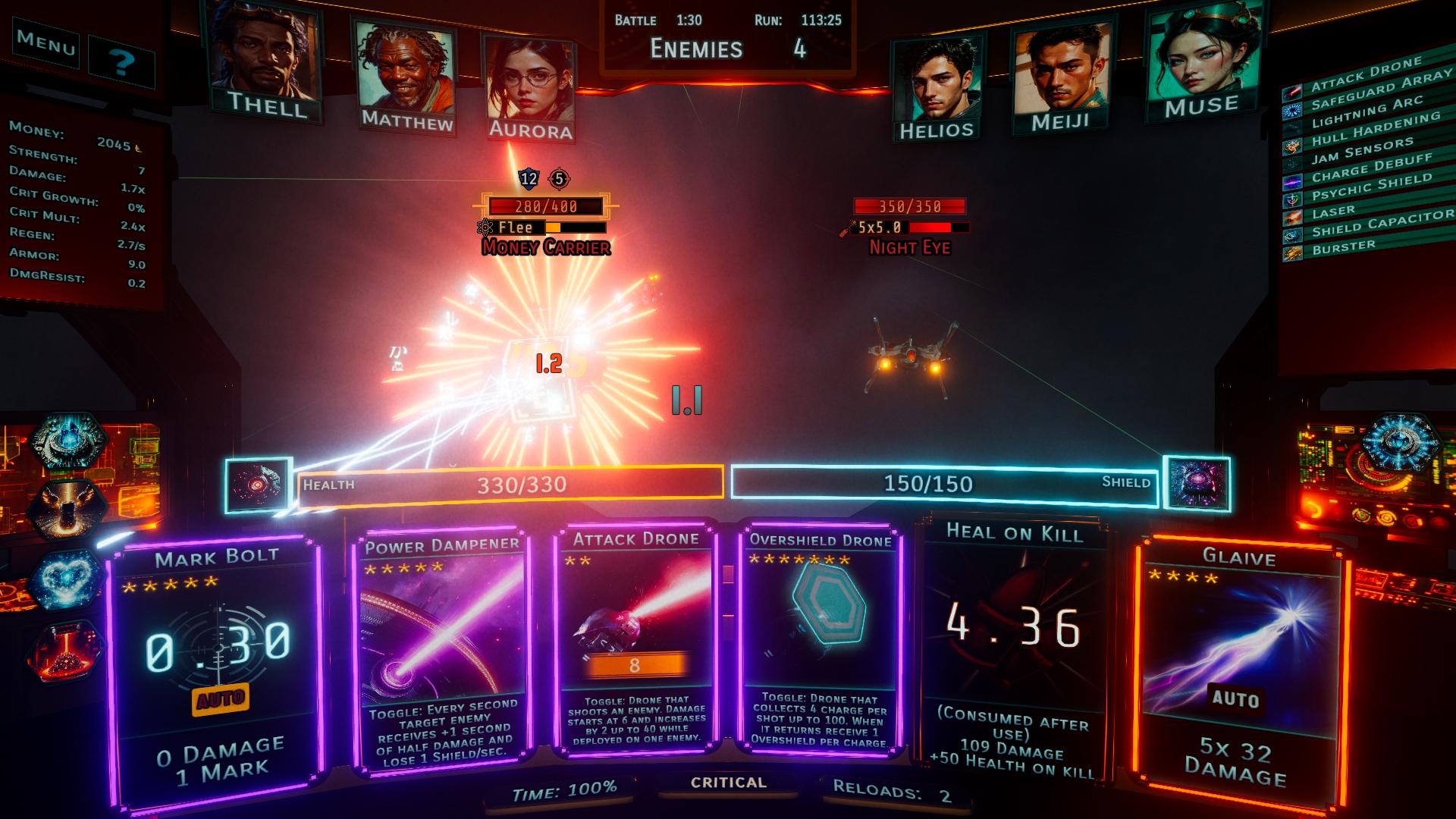The height and width of the screenshot is (819, 1456).
Task: Click the Critical button
Action: 728,783
